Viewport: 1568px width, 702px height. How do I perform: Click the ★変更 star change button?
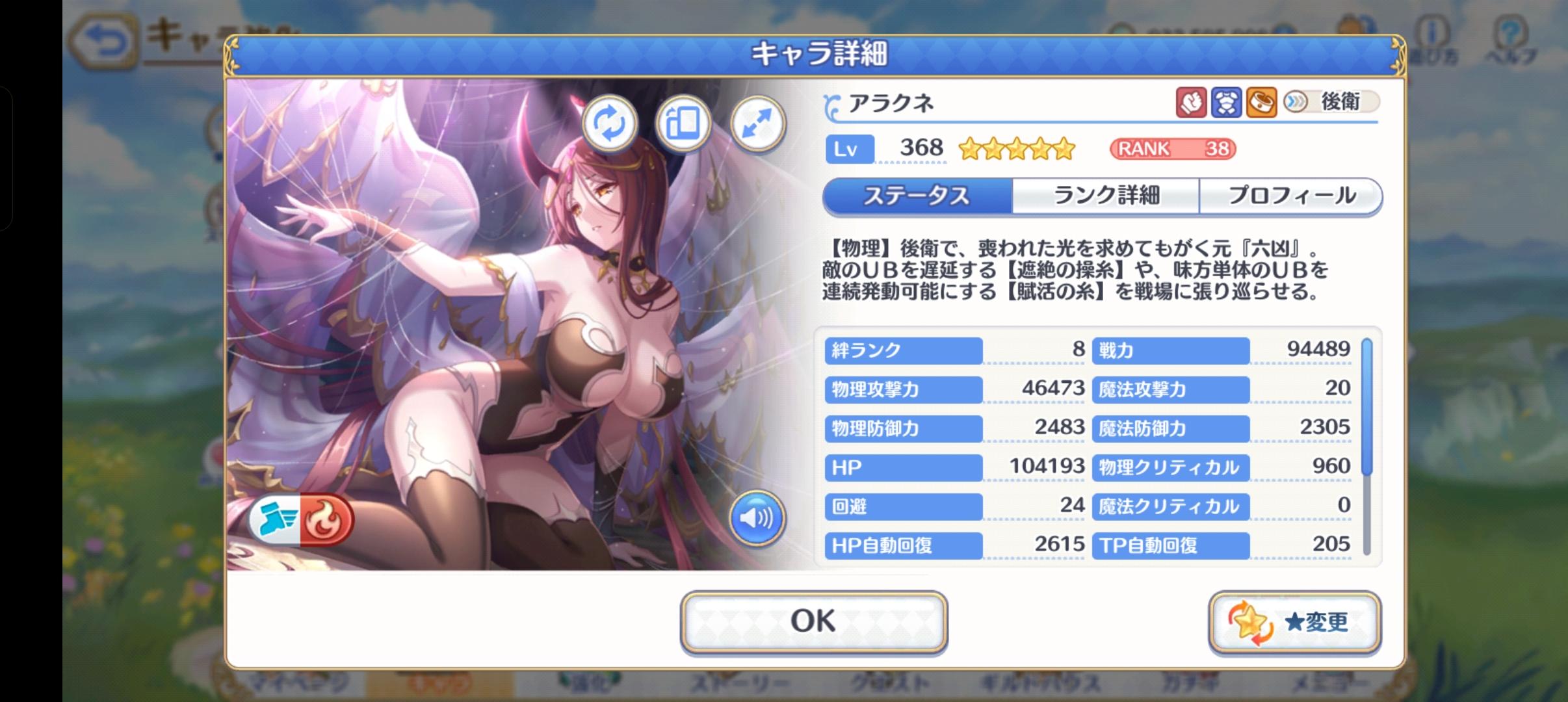[1295, 621]
